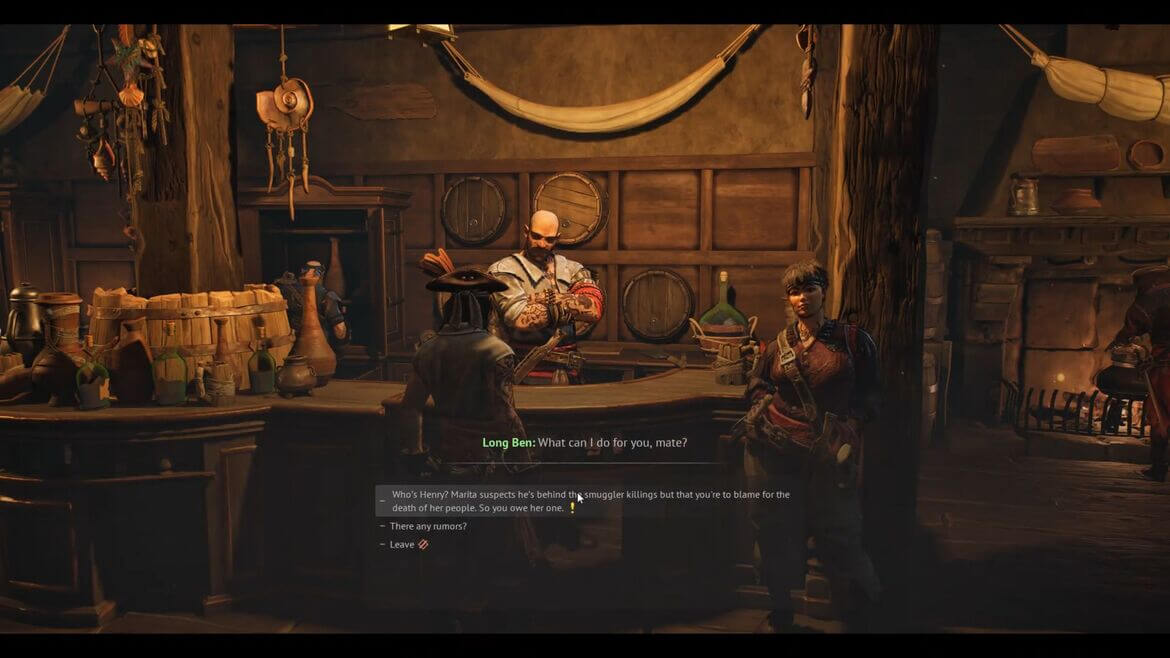This screenshot has width=1170, height=658.
Task: Select the Leave dialogue option
Action: pos(402,544)
